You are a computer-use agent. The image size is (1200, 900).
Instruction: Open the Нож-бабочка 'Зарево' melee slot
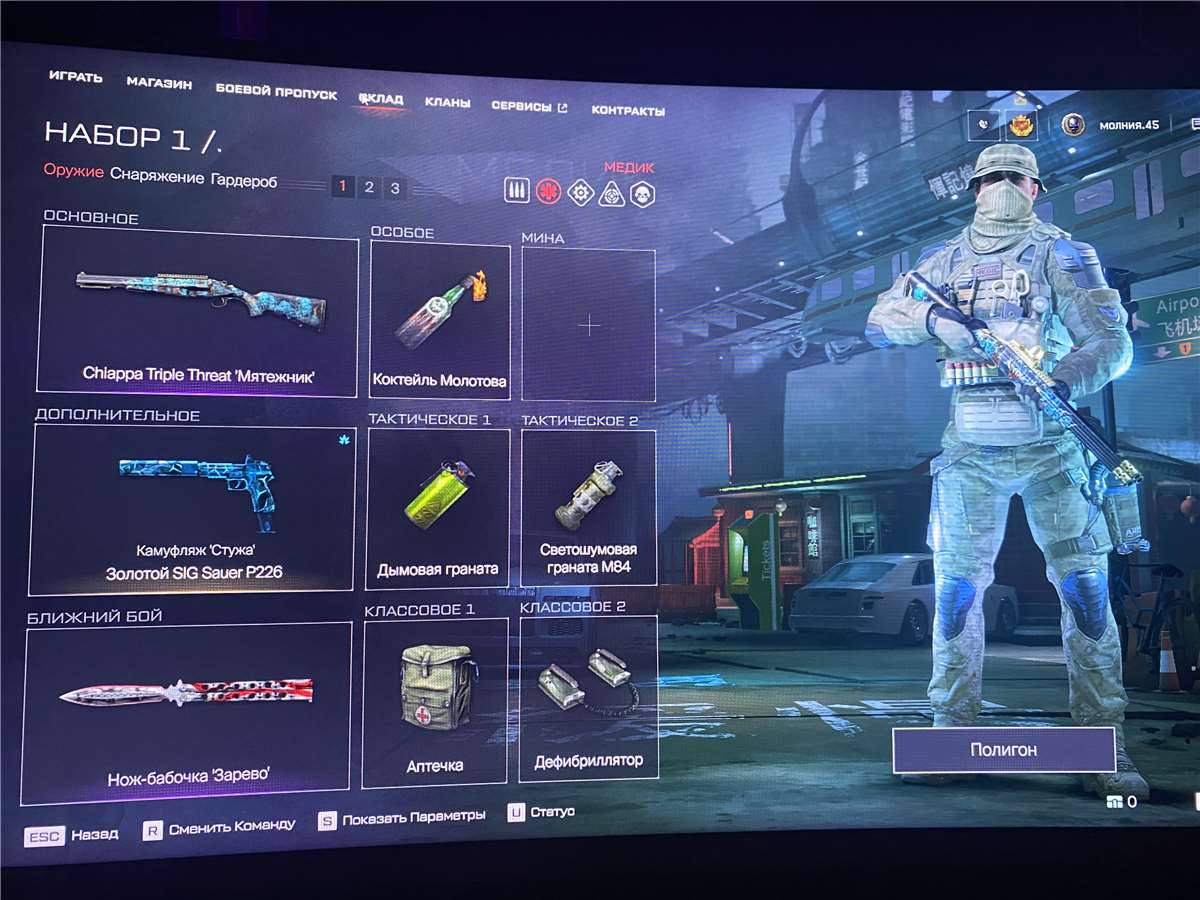coord(187,710)
